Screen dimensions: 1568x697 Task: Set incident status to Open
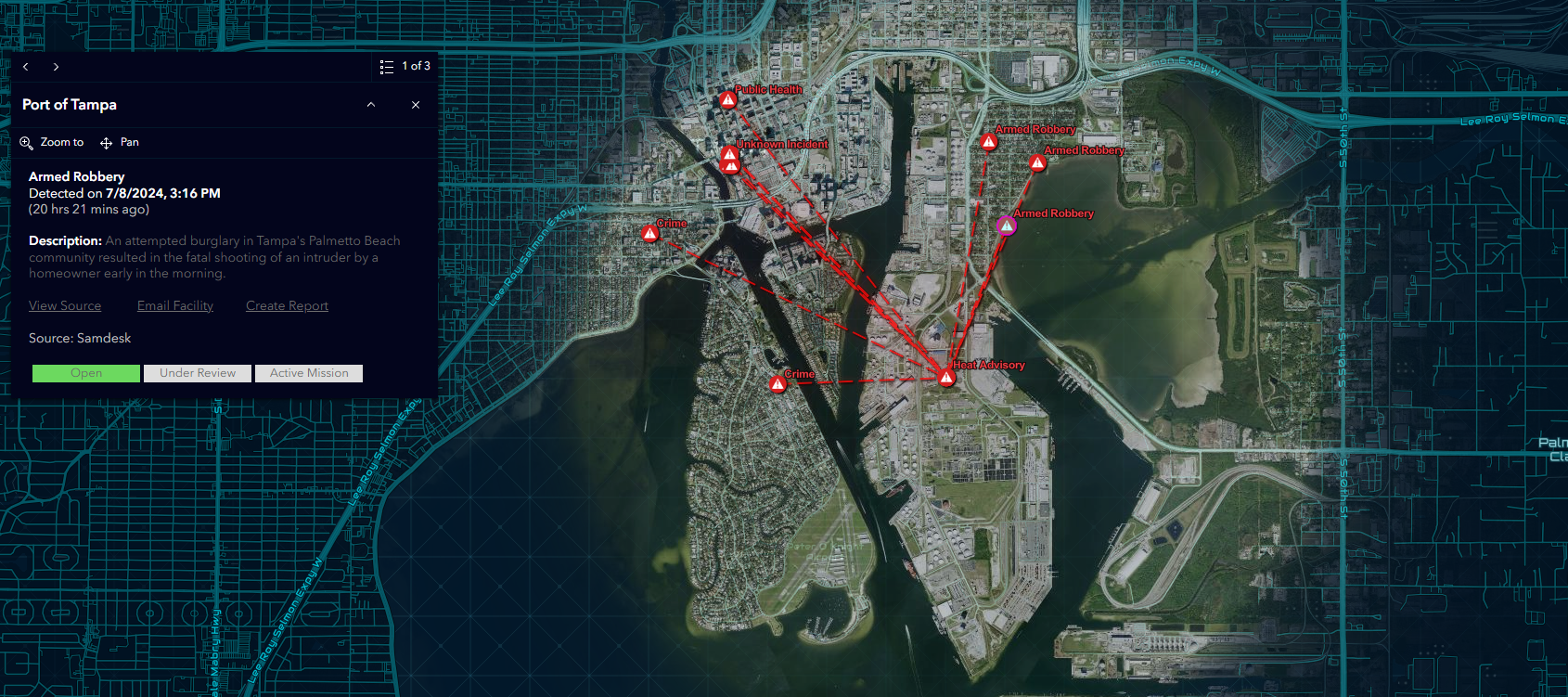click(85, 373)
